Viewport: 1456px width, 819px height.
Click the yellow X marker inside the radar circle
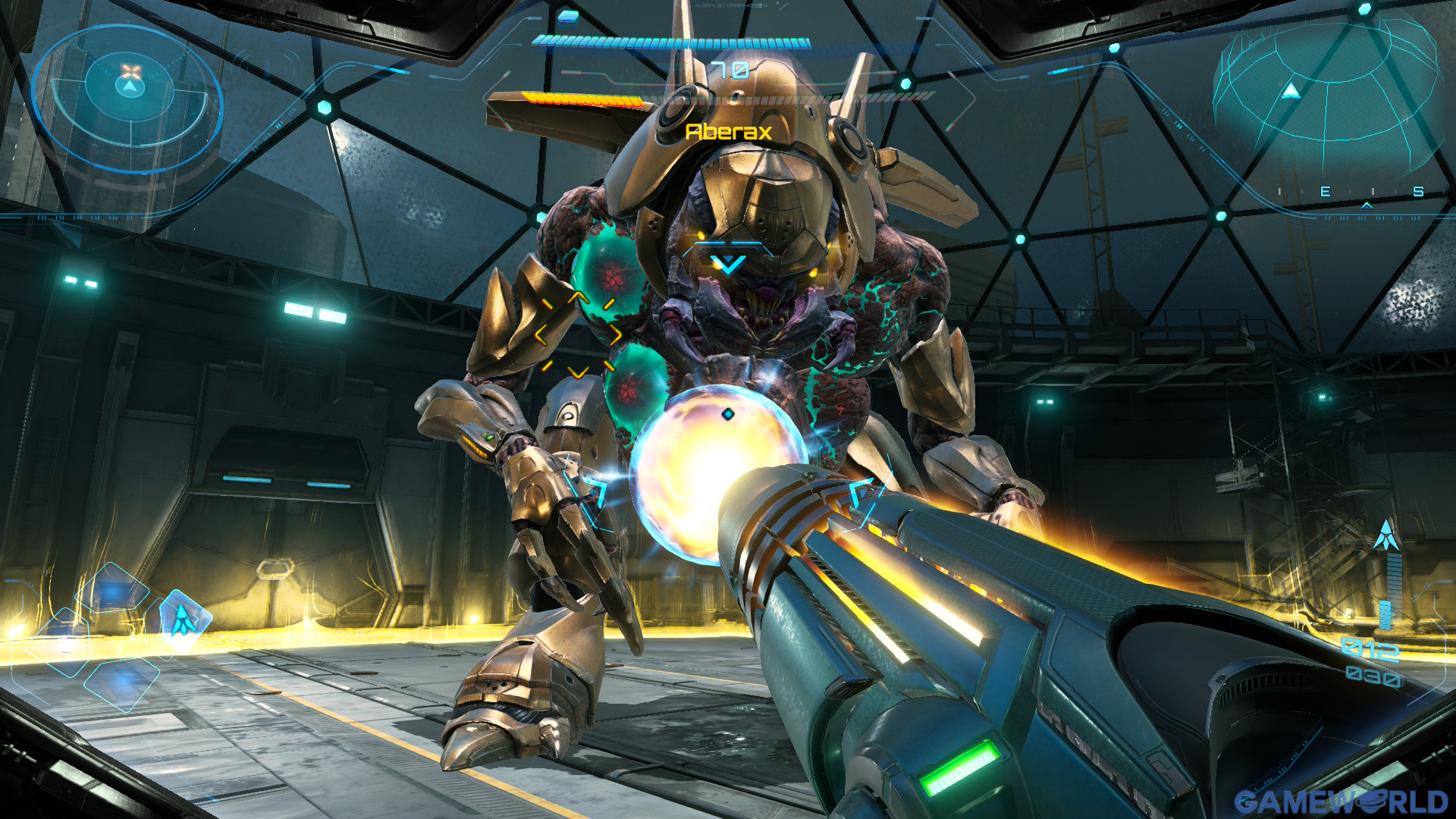coord(130,71)
